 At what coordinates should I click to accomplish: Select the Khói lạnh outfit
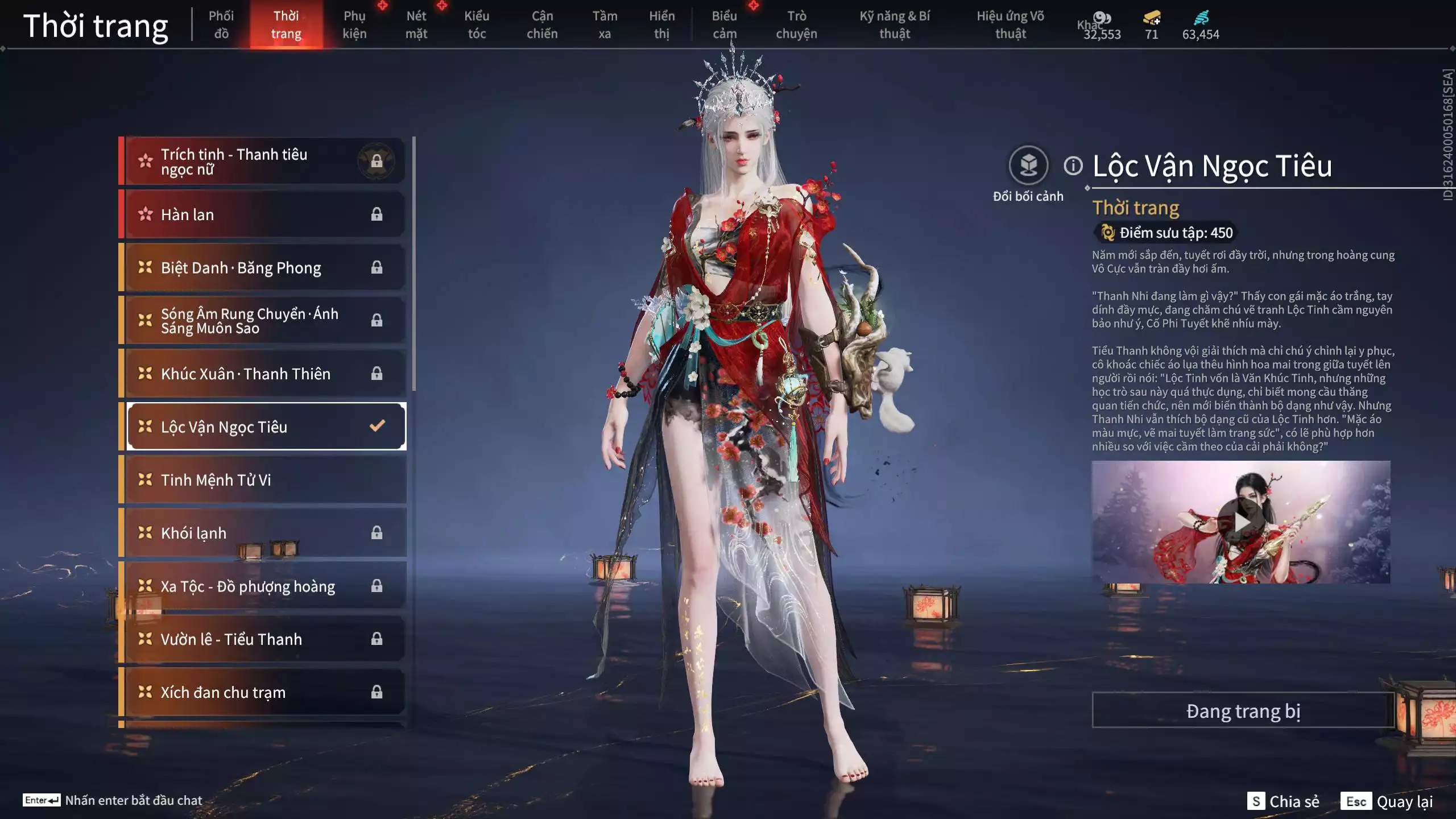click(x=265, y=533)
